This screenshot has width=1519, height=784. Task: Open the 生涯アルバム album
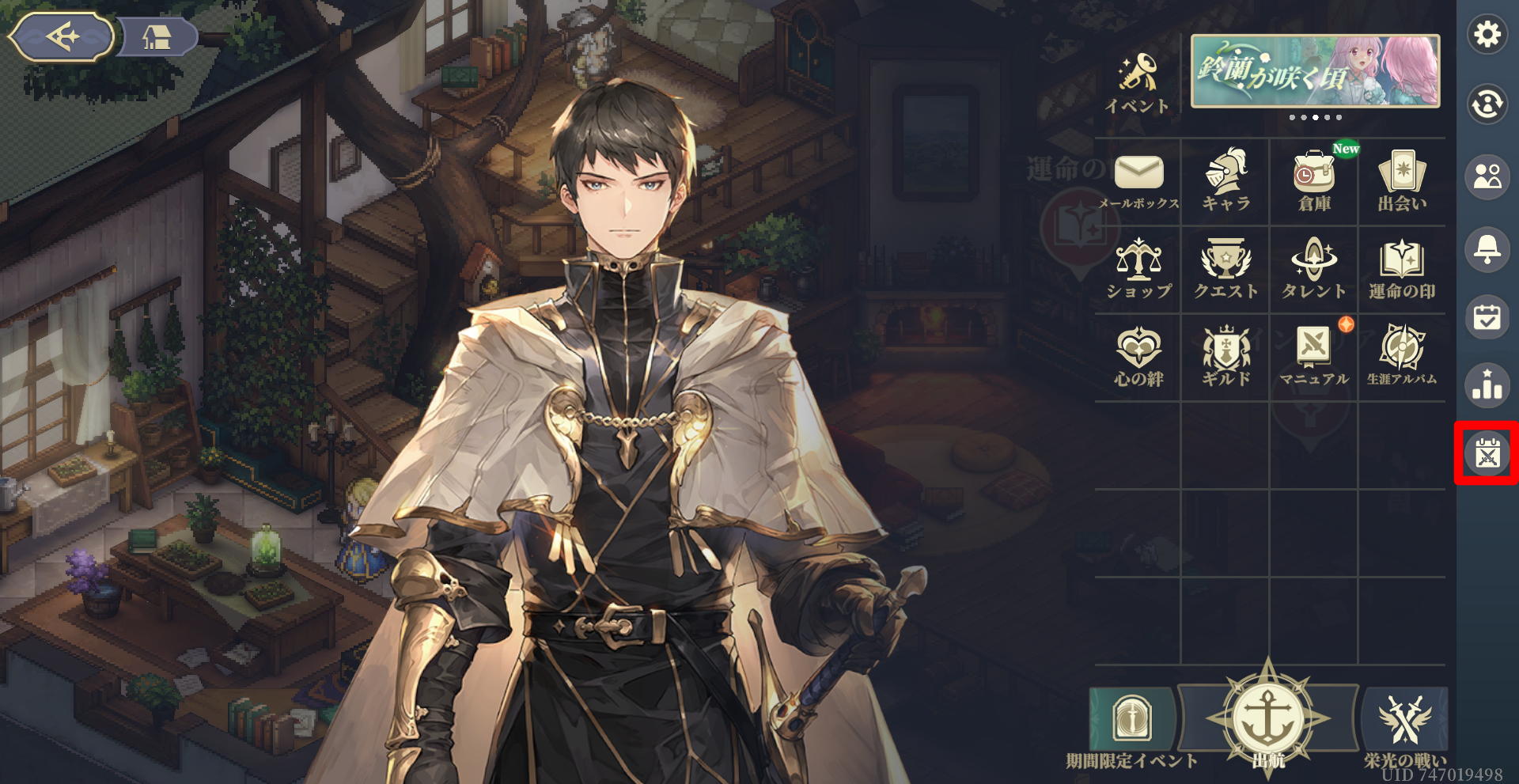point(1402,357)
